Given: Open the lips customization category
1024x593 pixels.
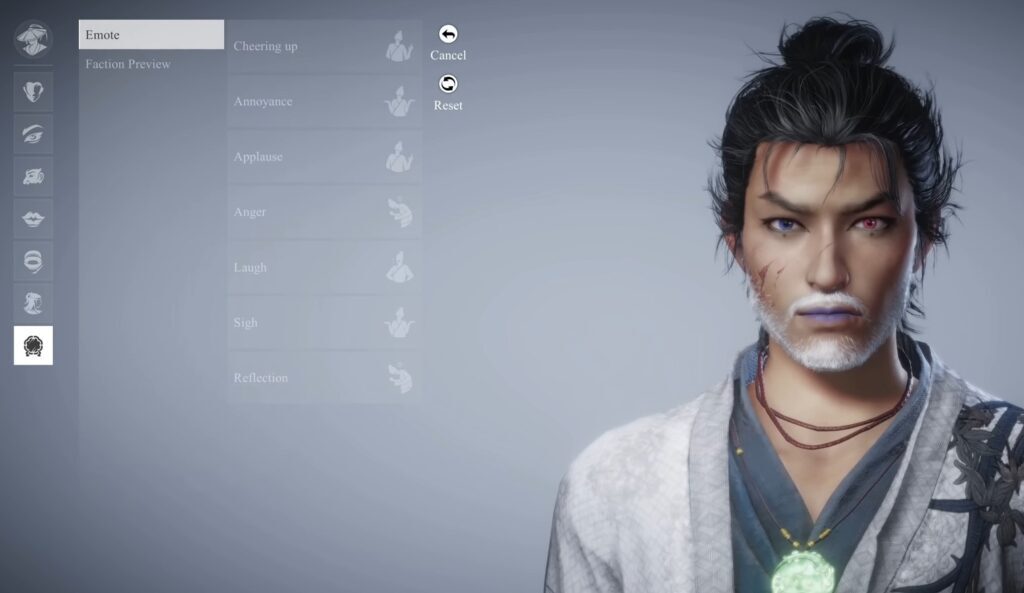Looking at the screenshot, I should click(33, 219).
